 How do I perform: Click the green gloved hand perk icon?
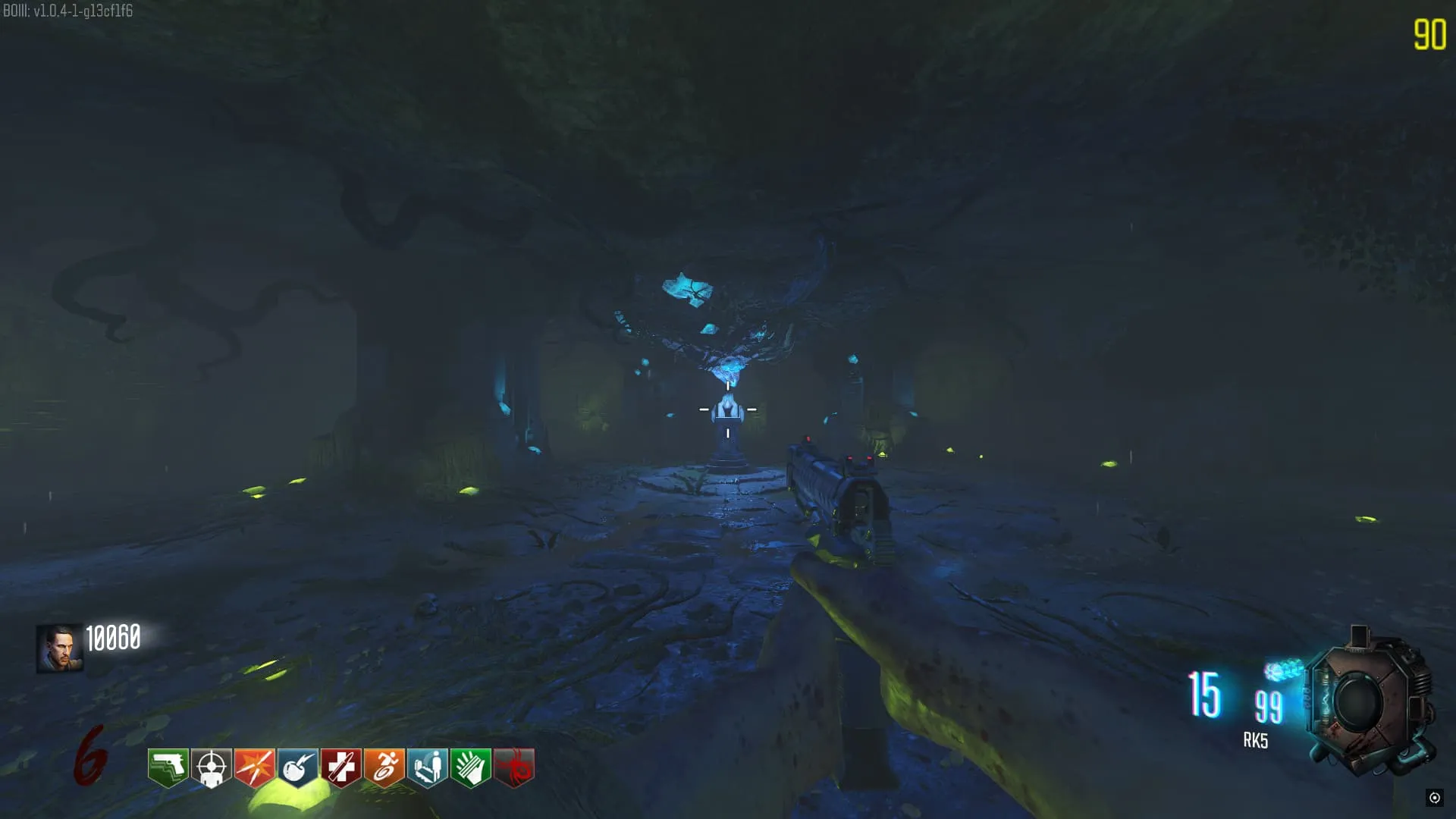coord(471,767)
